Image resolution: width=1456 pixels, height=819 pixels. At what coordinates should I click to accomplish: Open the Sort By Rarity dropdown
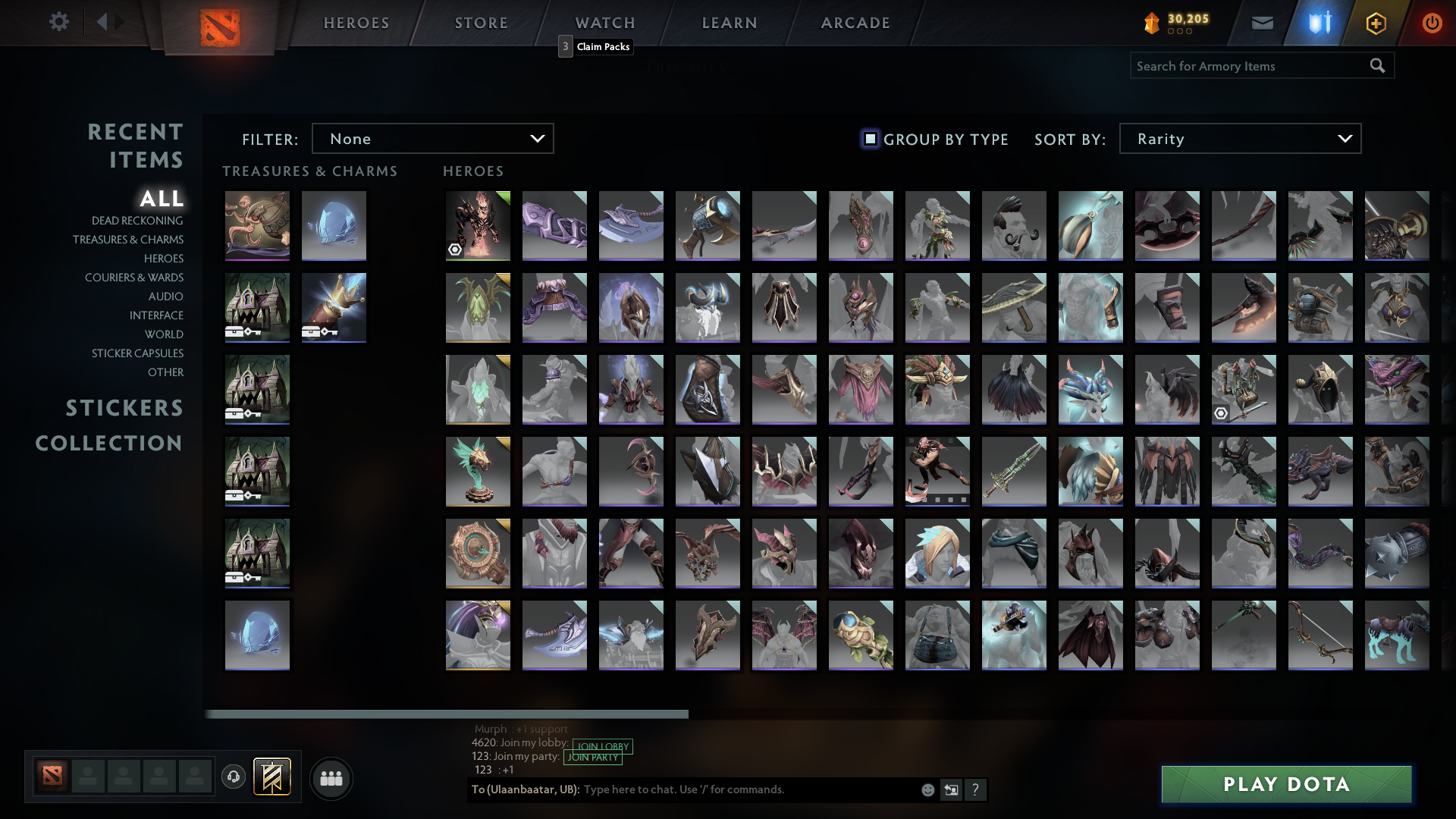point(1239,138)
